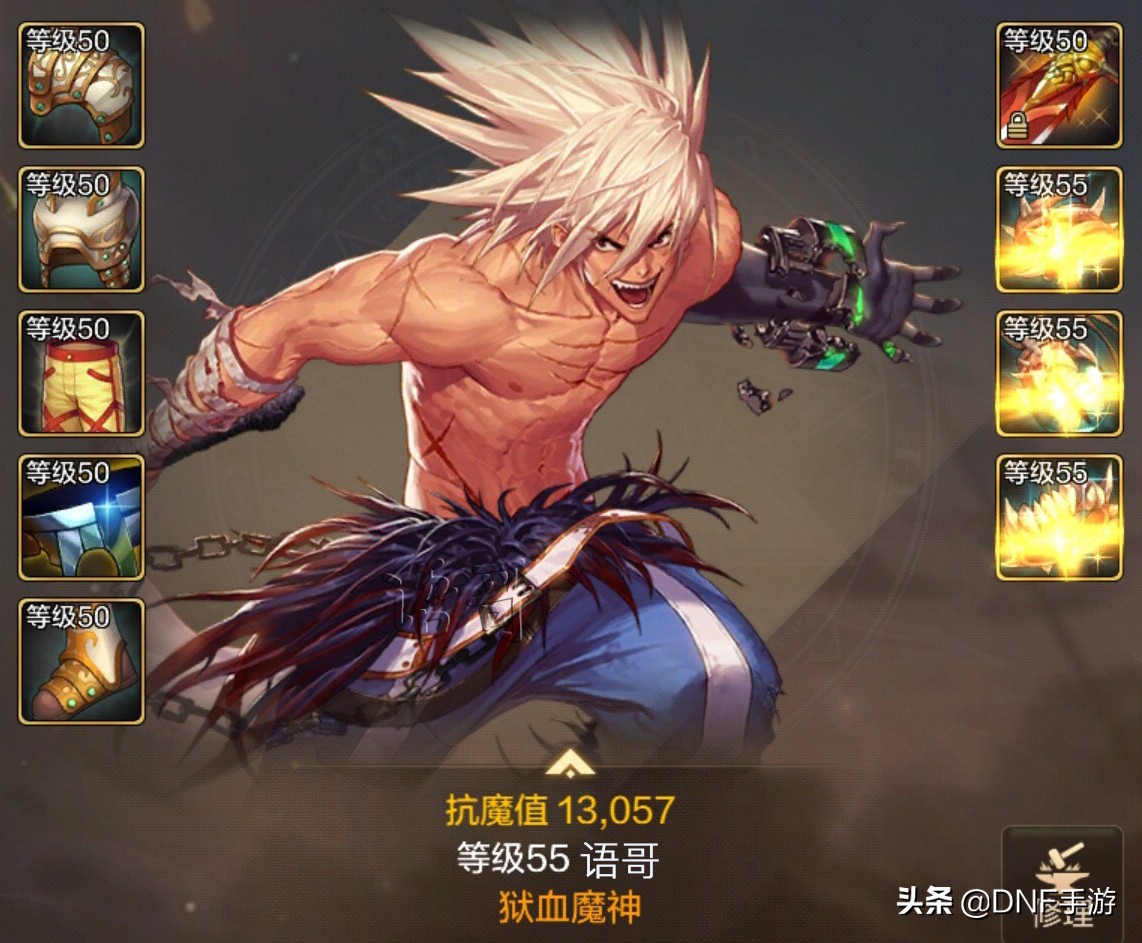This screenshot has height=943, width=1142.
Task: Inspect the level 50 boots slot
Action: coord(81,662)
